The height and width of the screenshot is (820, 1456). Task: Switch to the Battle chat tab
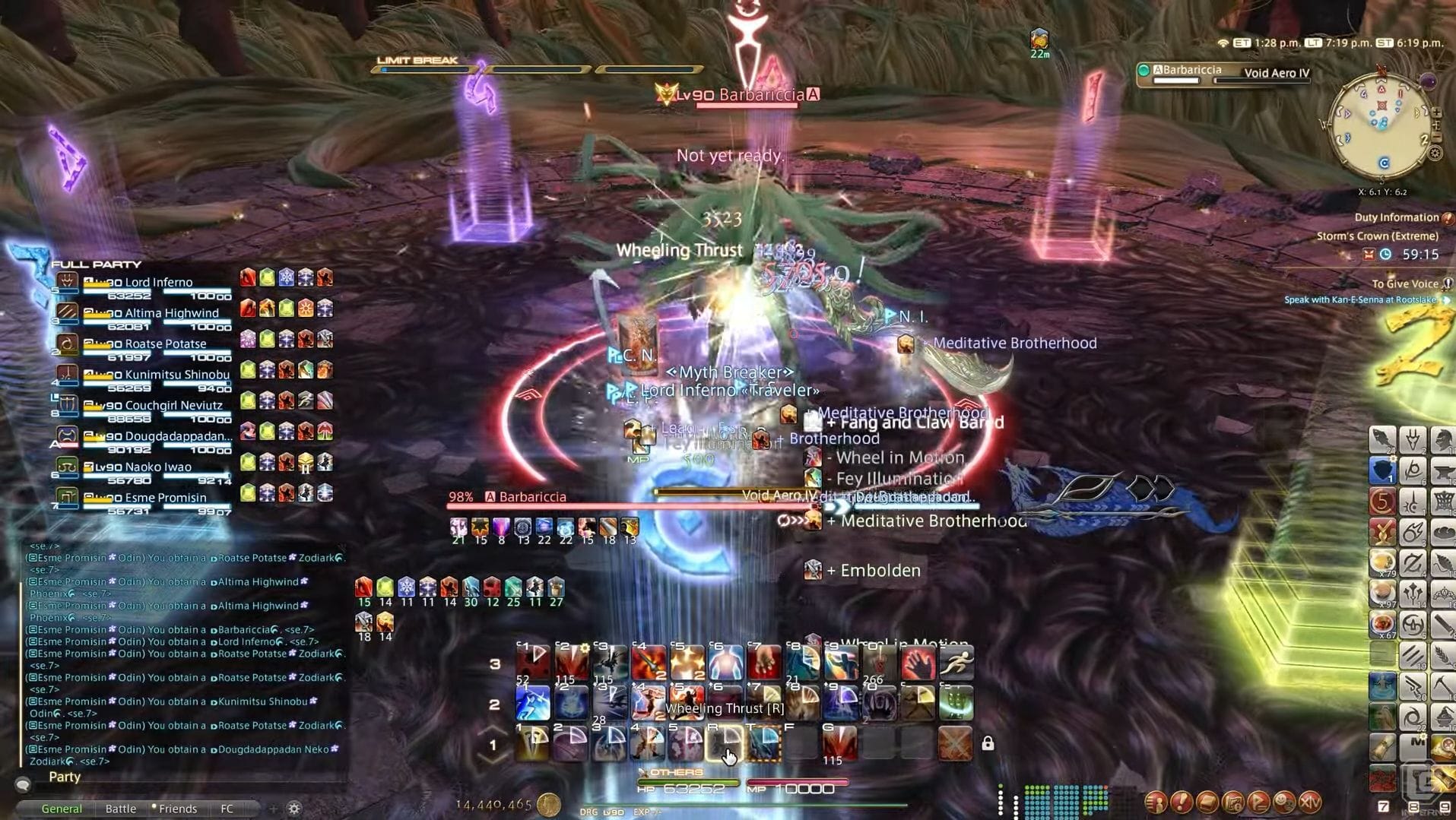(121, 808)
